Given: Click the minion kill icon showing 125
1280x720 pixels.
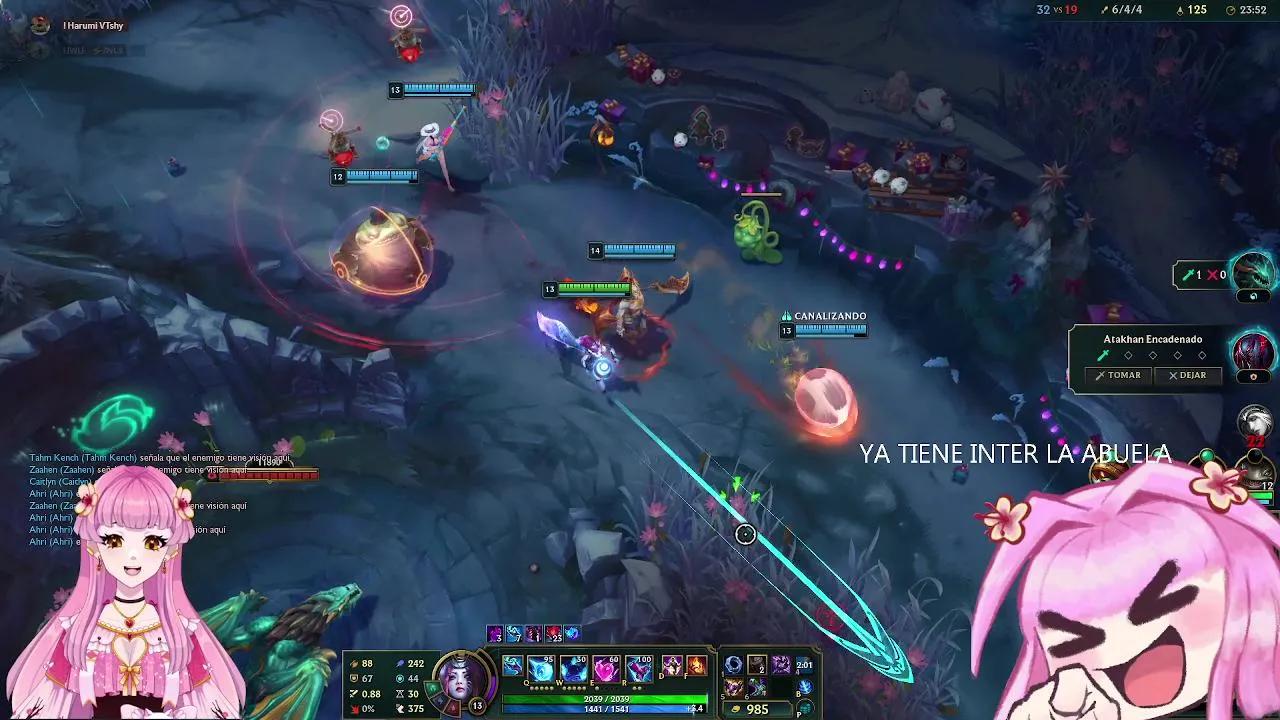Looking at the screenshot, I should 1180,10.
